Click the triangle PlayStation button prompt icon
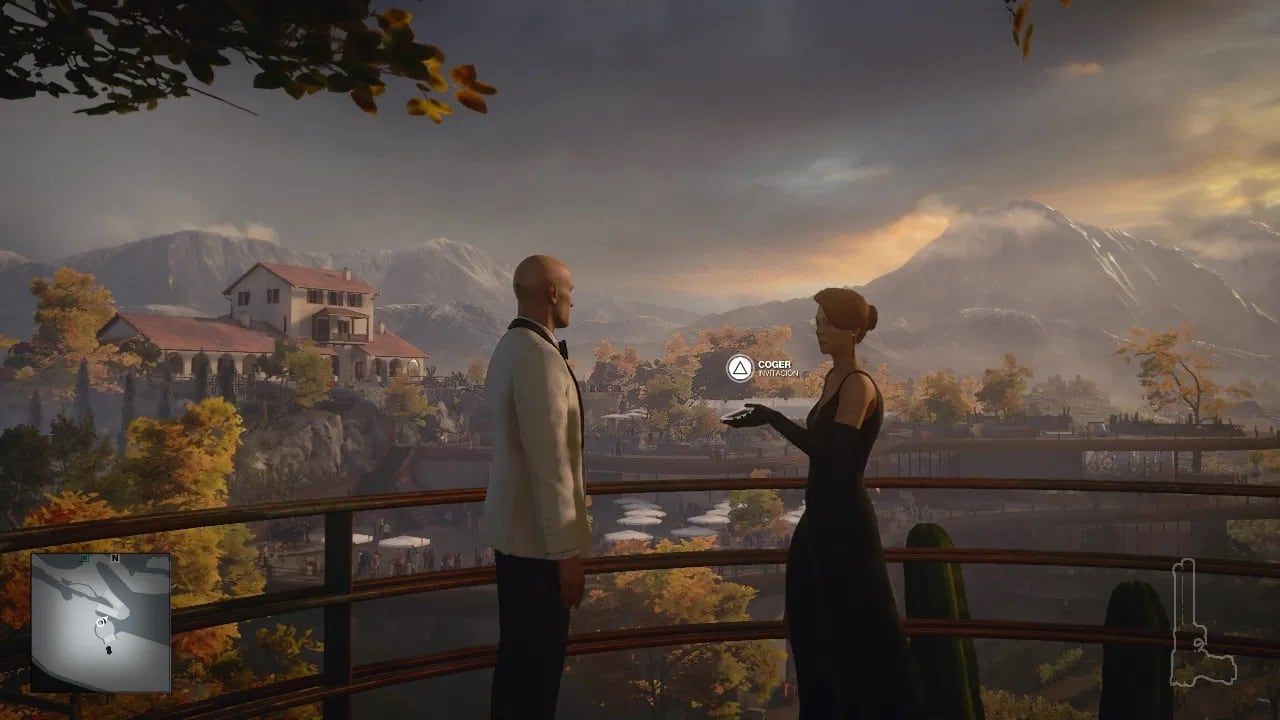 [738, 369]
